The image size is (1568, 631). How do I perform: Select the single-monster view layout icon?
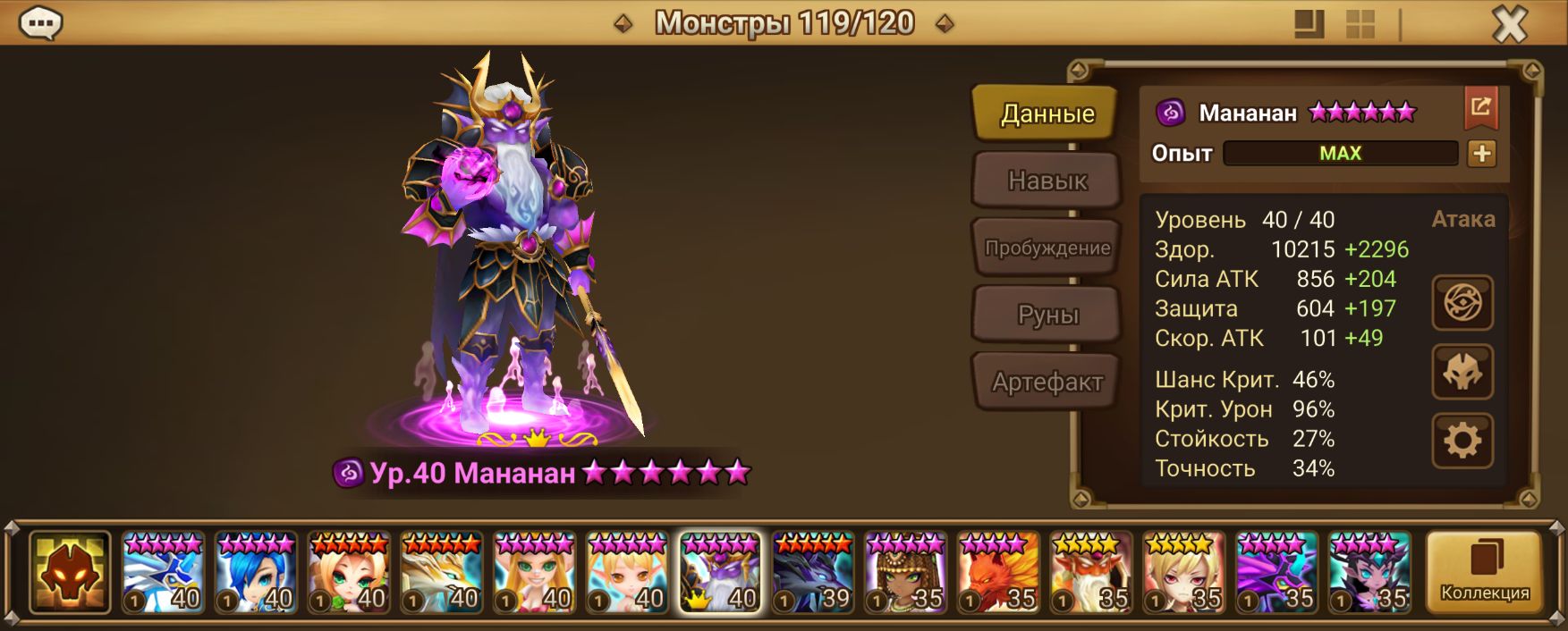pyautogui.click(x=1309, y=24)
